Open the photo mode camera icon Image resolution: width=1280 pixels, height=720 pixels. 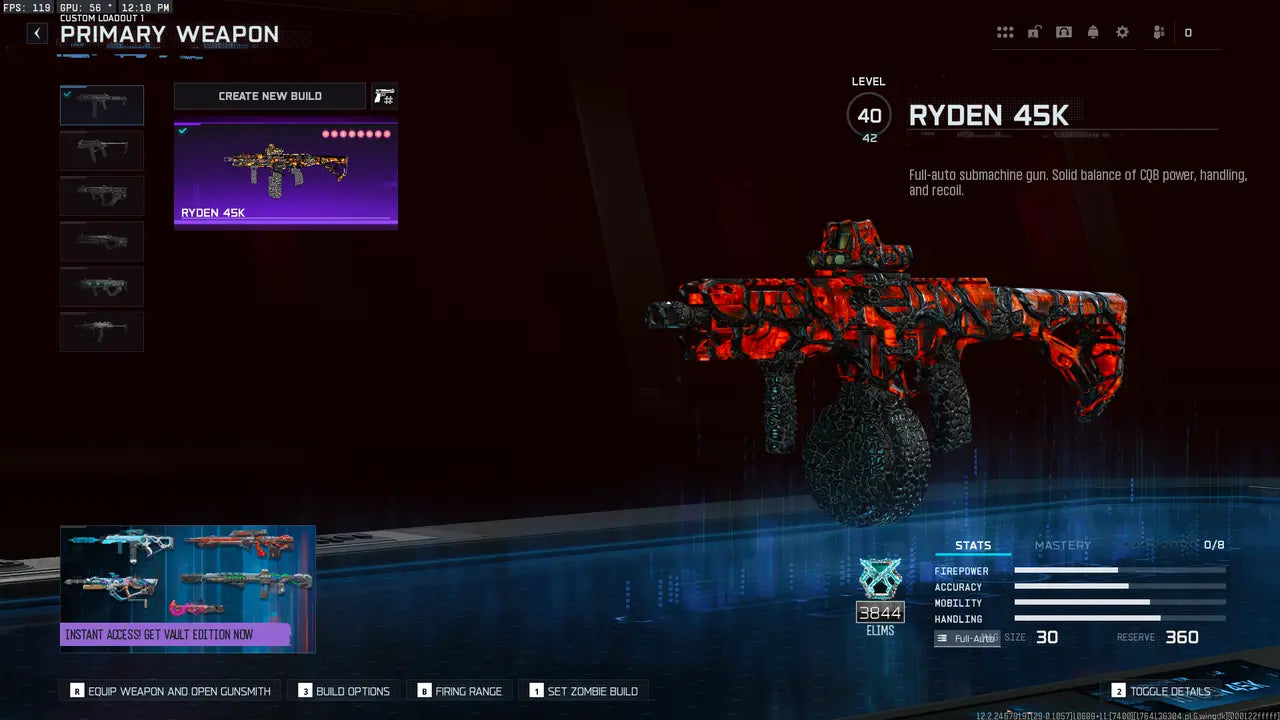[1063, 31]
